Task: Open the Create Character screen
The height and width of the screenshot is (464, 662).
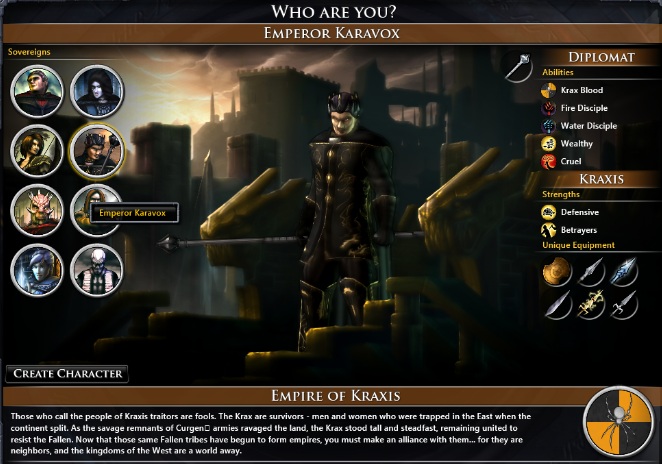Action: pos(68,374)
